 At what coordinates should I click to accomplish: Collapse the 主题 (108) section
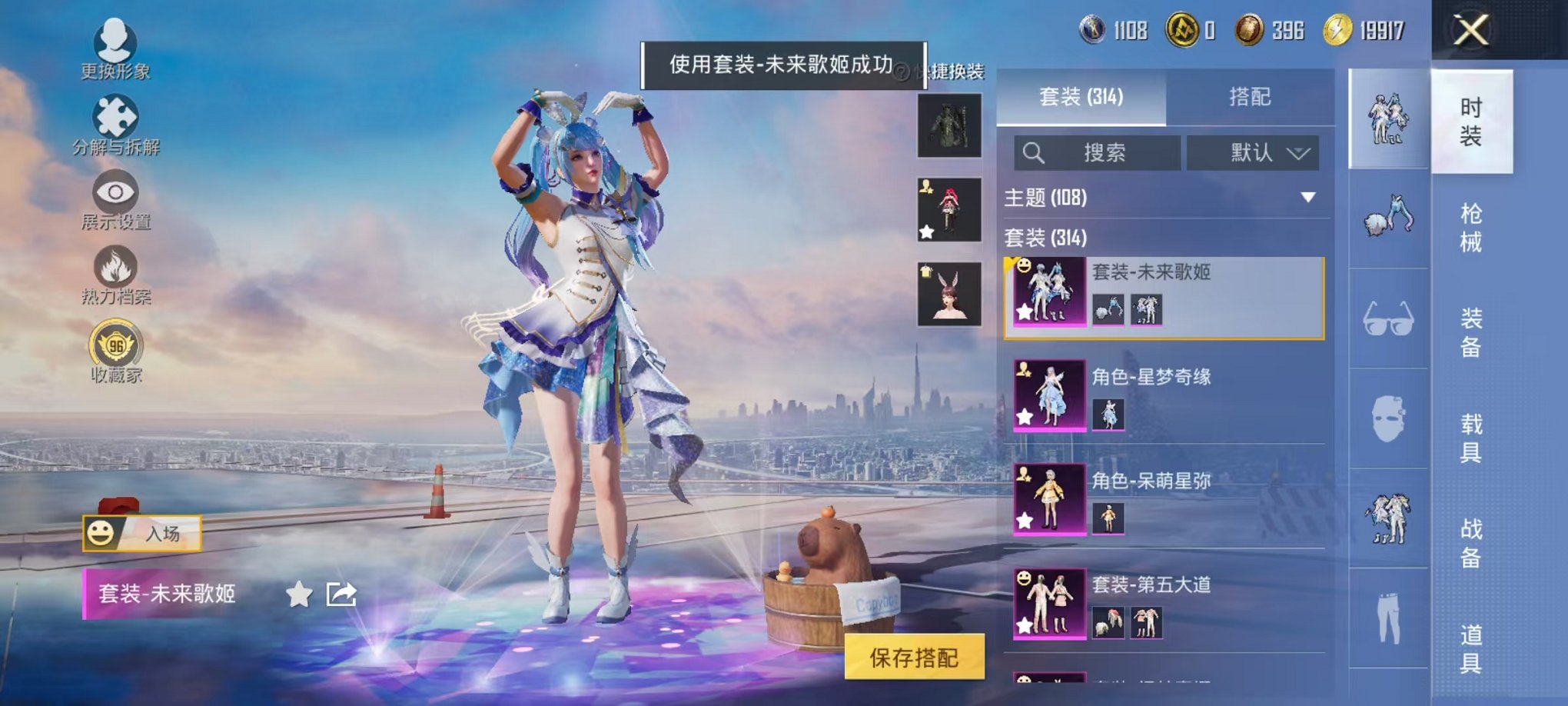click(1308, 198)
